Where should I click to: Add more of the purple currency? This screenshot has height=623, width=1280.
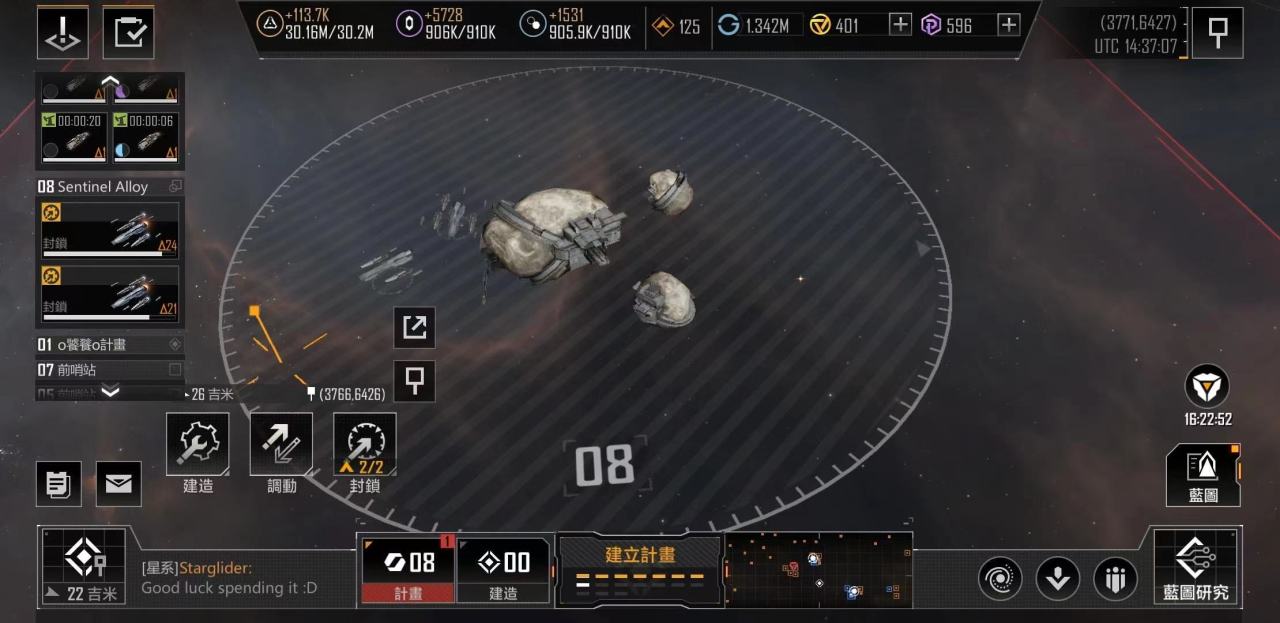(1009, 25)
